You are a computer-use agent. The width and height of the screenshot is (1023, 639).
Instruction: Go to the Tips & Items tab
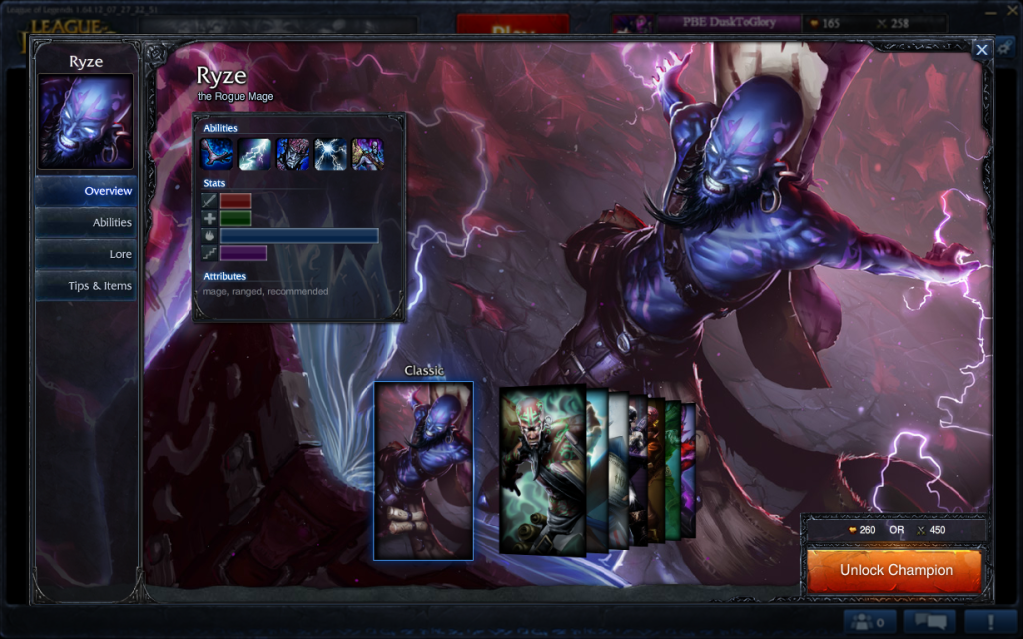click(x=87, y=286)
